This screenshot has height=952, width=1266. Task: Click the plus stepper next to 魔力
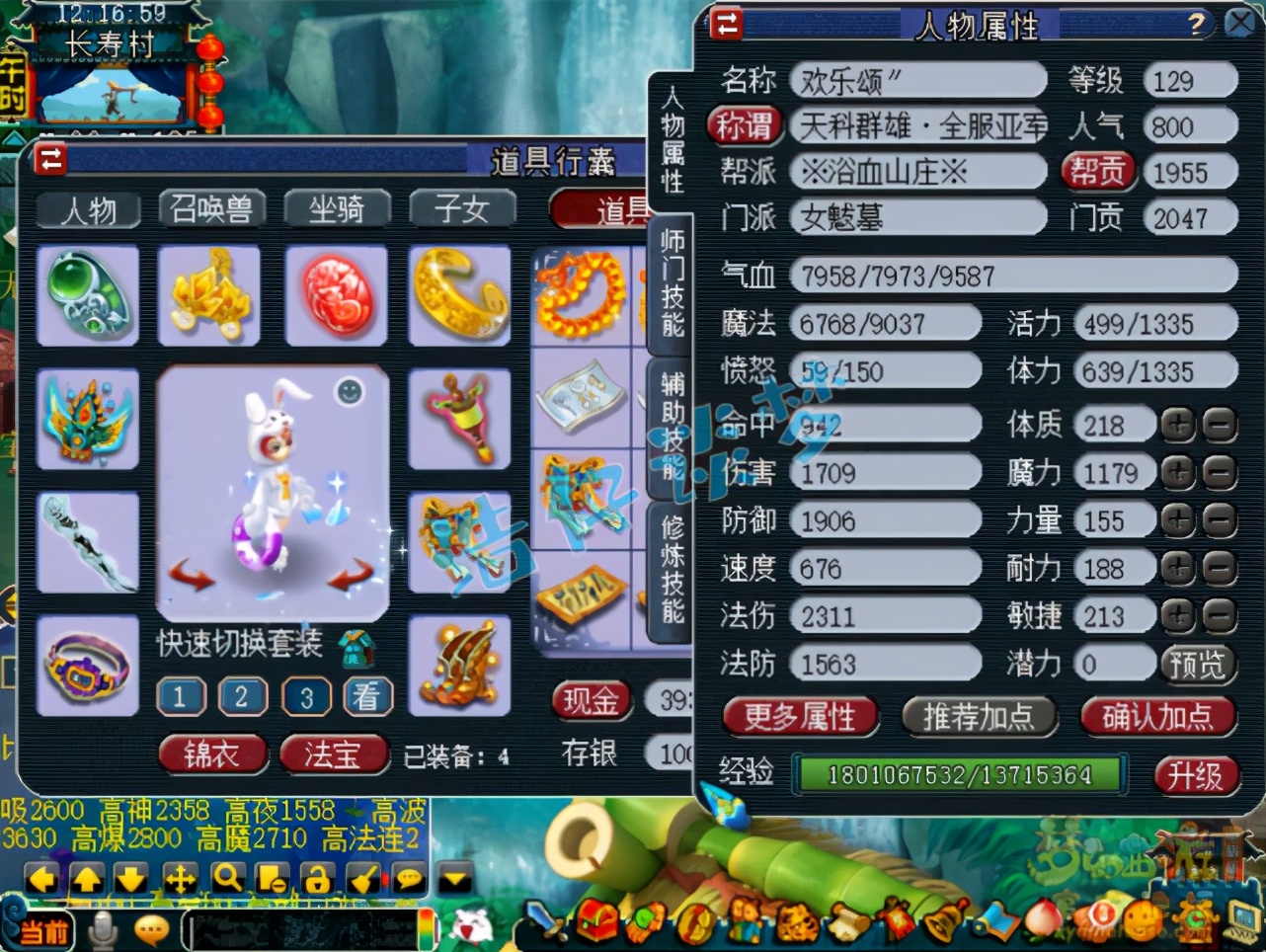coord(1175,472)
